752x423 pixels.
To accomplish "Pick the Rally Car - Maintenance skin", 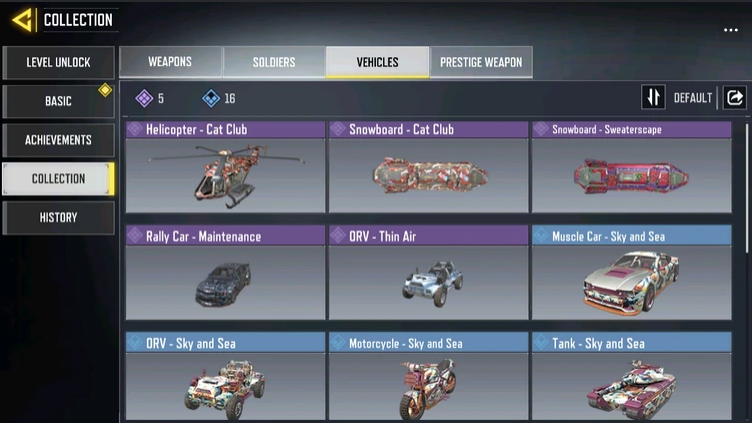I will [226, 274].
